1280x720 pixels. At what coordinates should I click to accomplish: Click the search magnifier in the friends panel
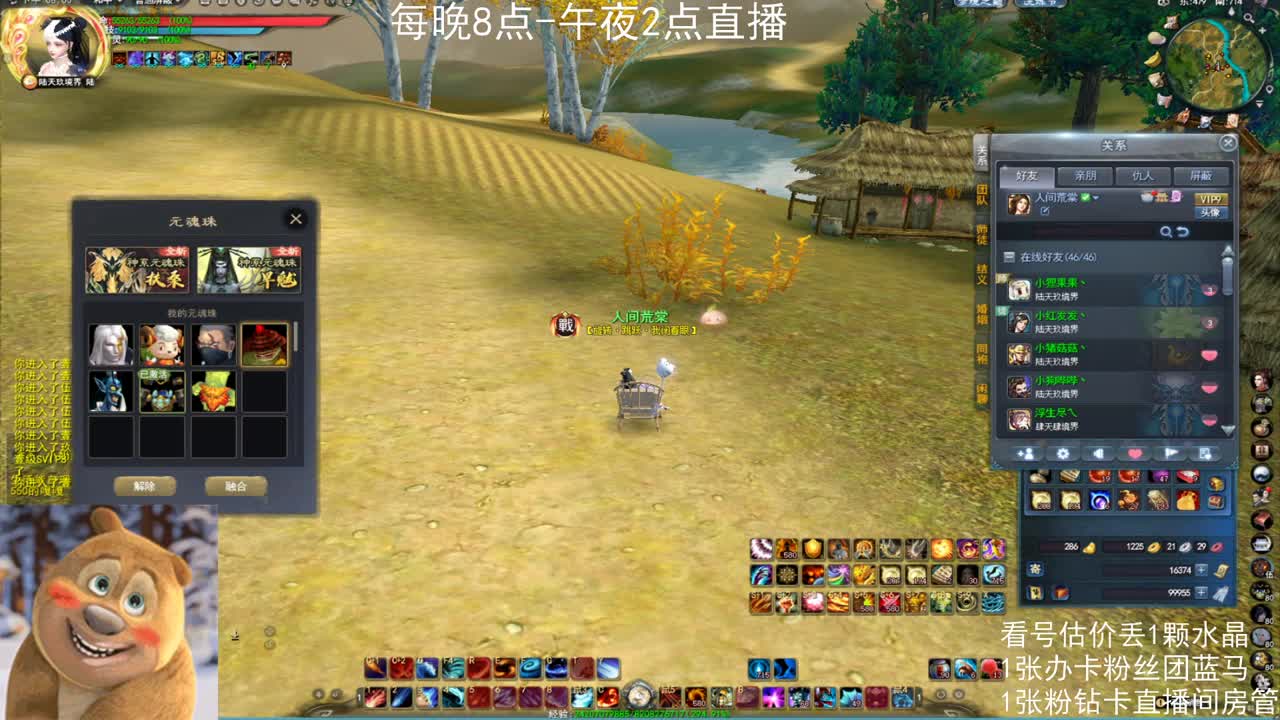(1166, 231)
